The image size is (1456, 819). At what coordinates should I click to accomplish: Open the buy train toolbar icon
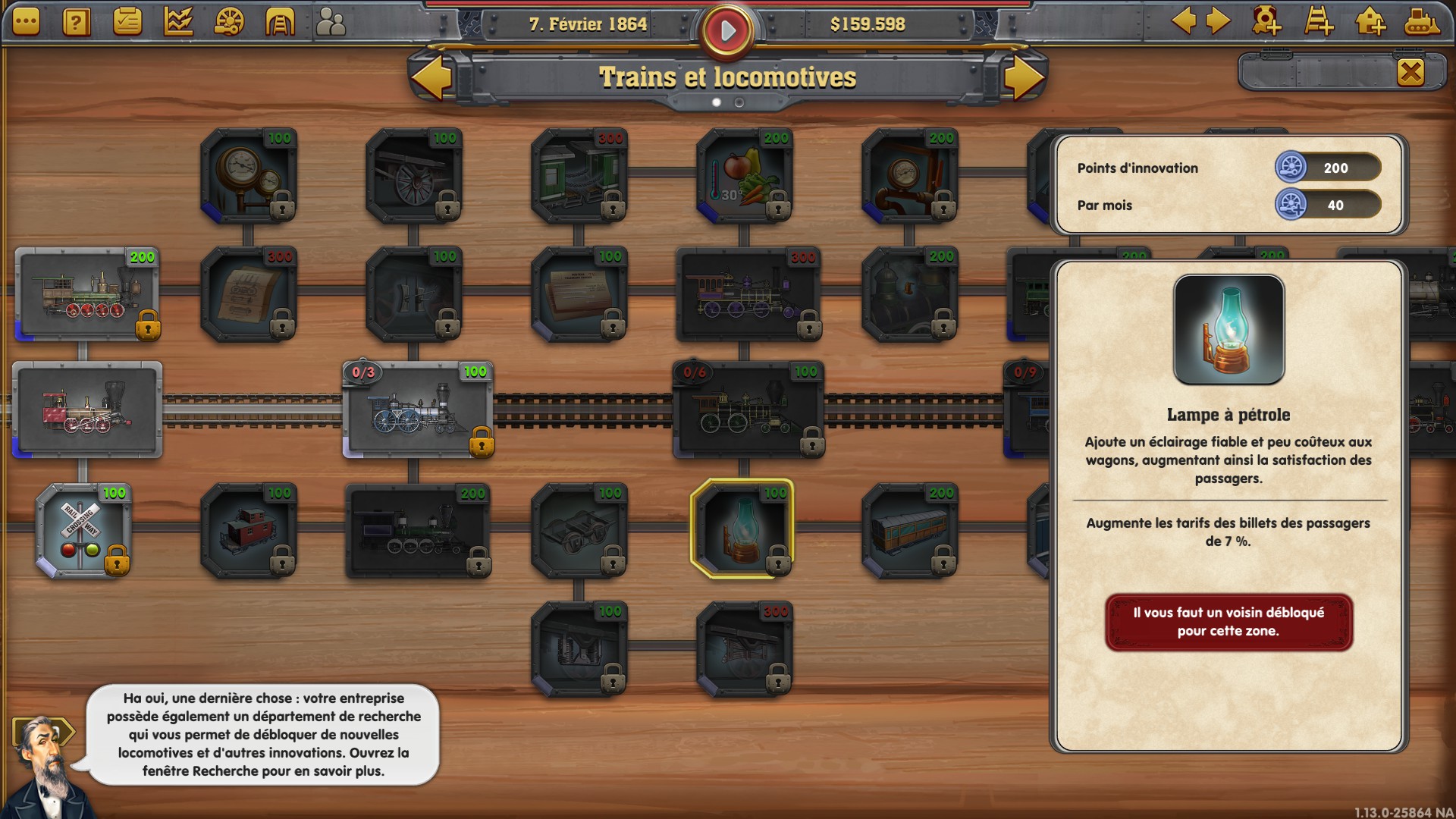(1420, 22)
